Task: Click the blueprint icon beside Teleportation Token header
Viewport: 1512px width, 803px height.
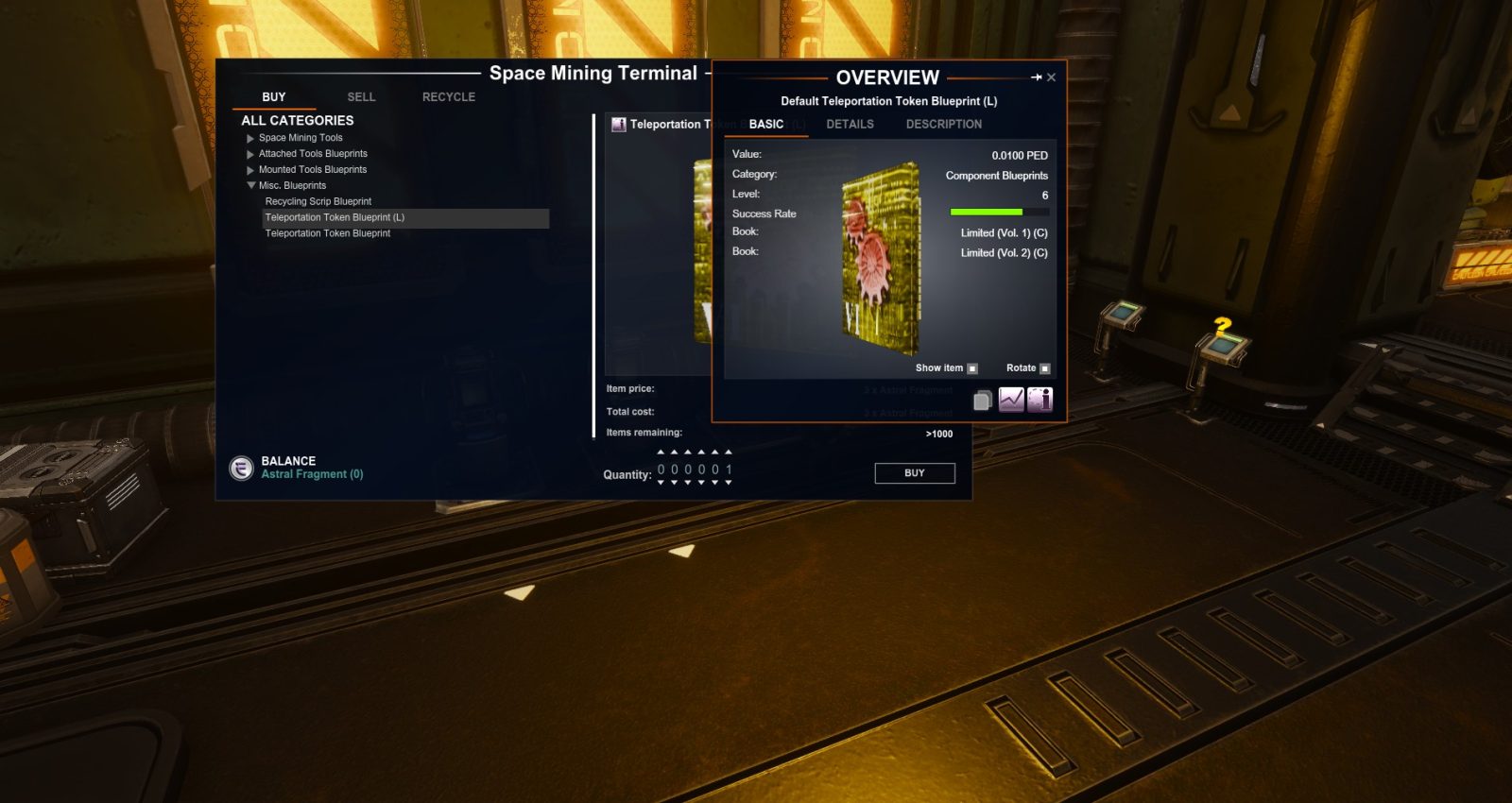Action: click(x=621, y=124)
